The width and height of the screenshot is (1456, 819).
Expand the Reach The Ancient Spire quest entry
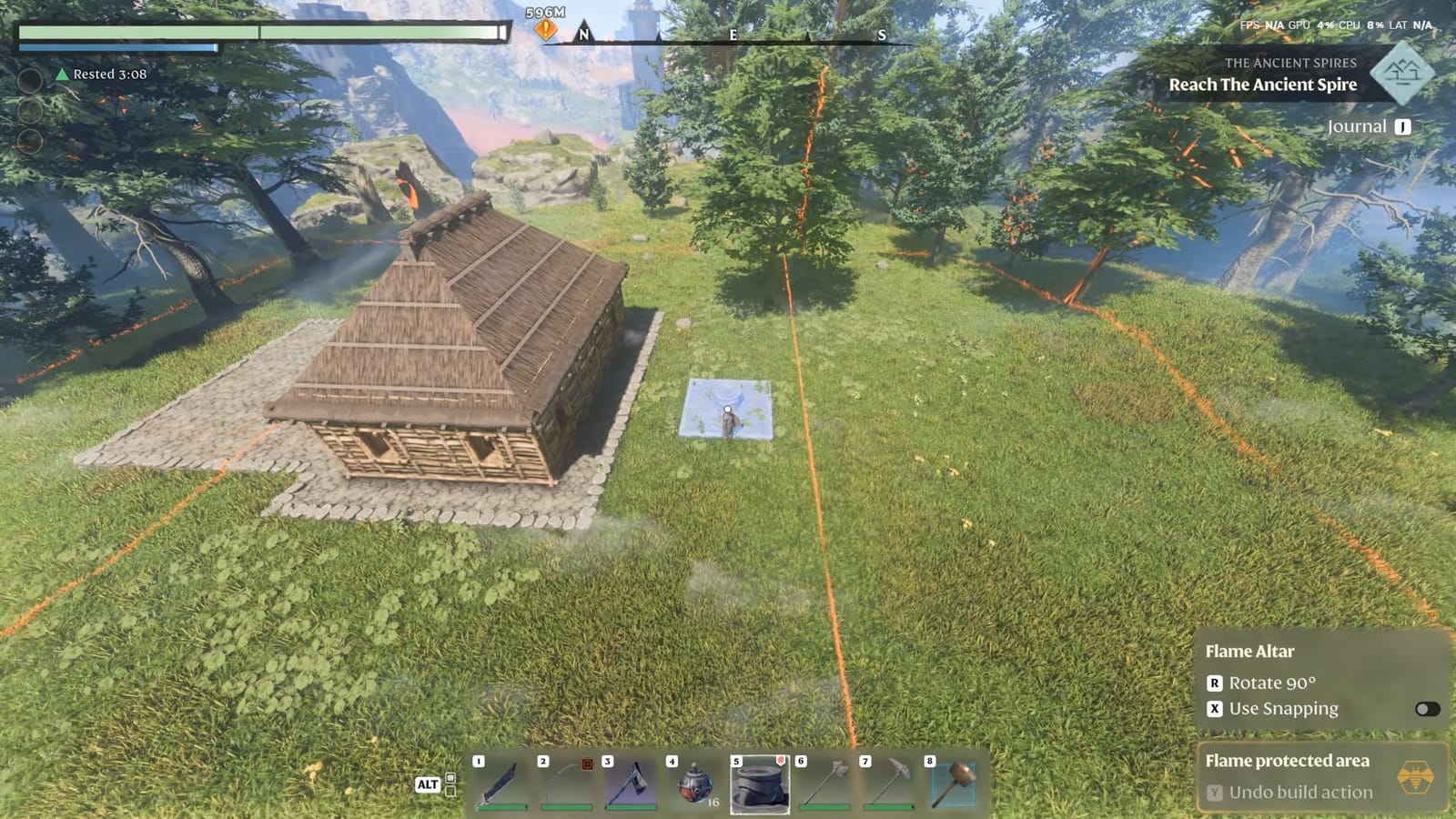point(1263,84)
